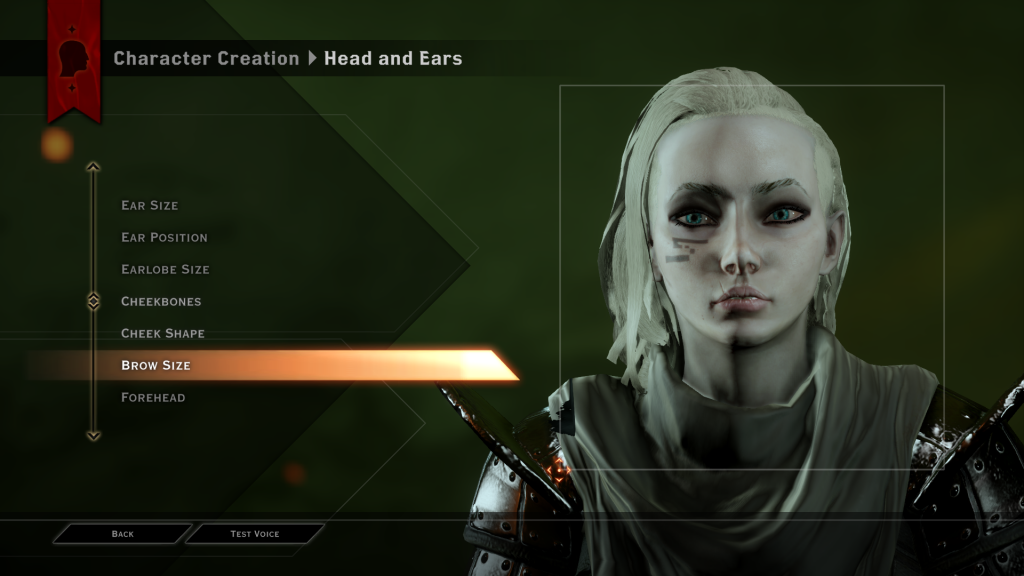The image size is (1024, 576).
Task: Select the Cheekbones entry
Action: point(161,301)
